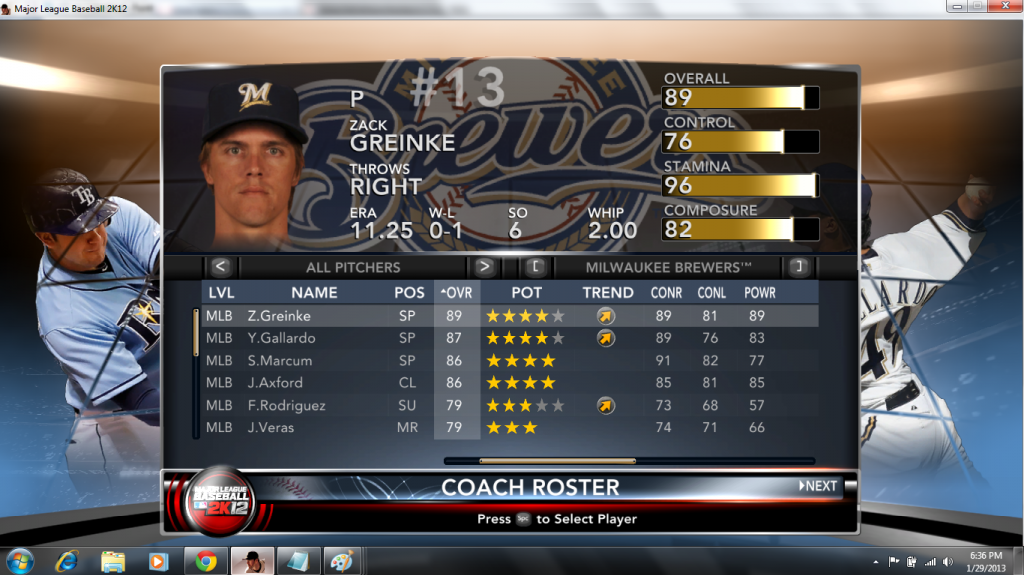The width and height of the screenshot is (1024, 575).
Task: Switch to next team with right bracket
Action: pos(798,267)
